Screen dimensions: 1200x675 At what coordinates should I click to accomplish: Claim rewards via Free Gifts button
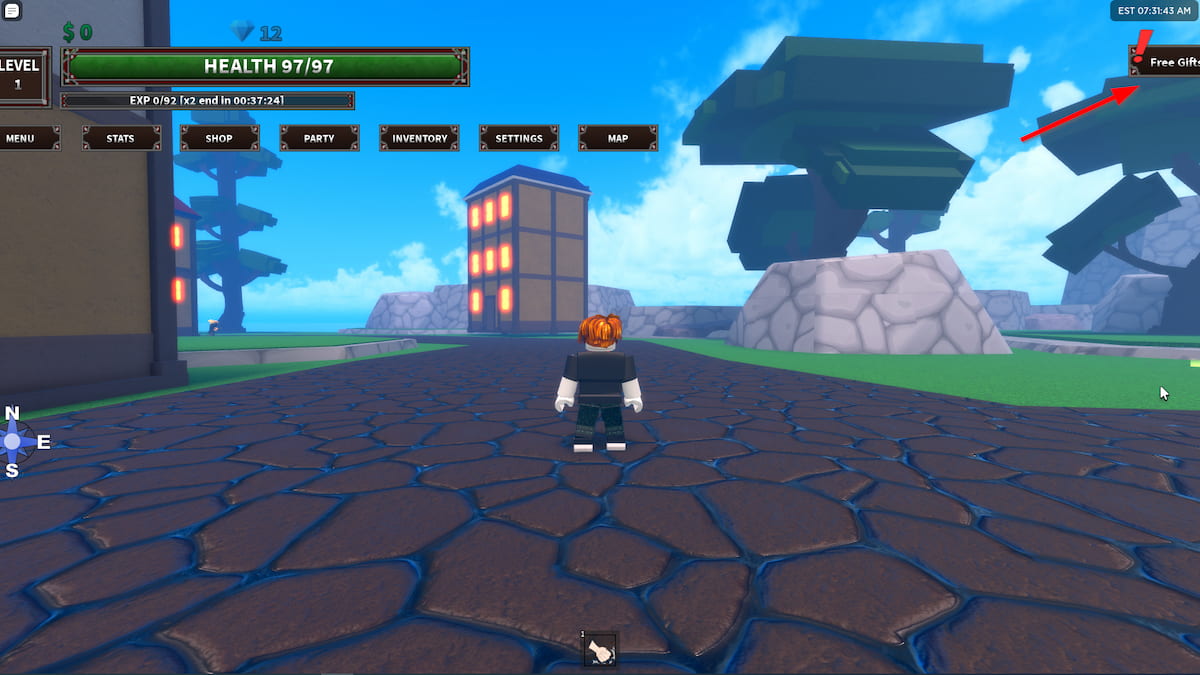click(x=1166, y=62)
